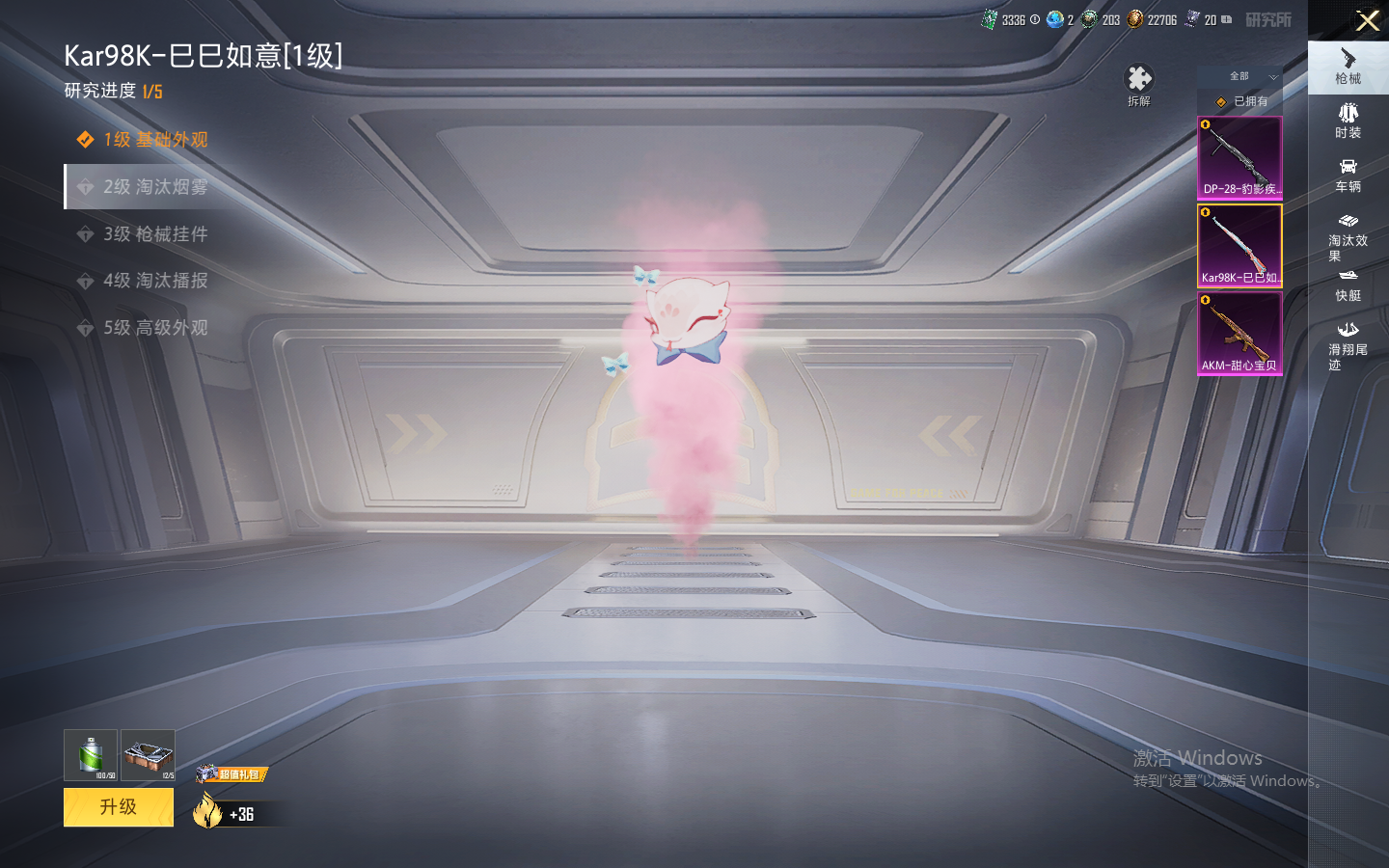Open the 4级 淘汰播报 level entry
1389x868 pixels.
(154, 281)
